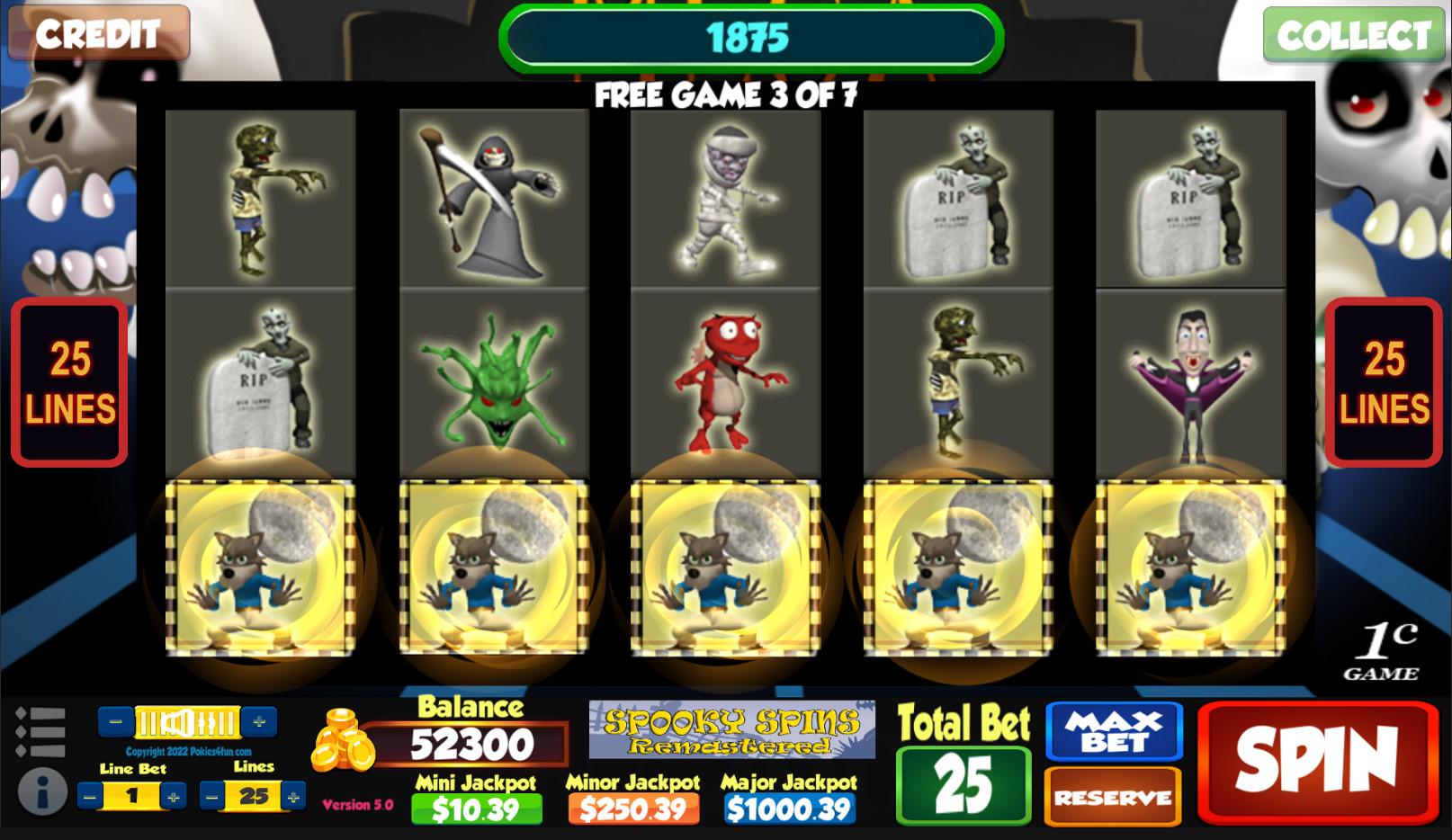This screenshot has height=840, width=1452.
Task: Activate MAX BET
Action: click(x=1113, y=730)
